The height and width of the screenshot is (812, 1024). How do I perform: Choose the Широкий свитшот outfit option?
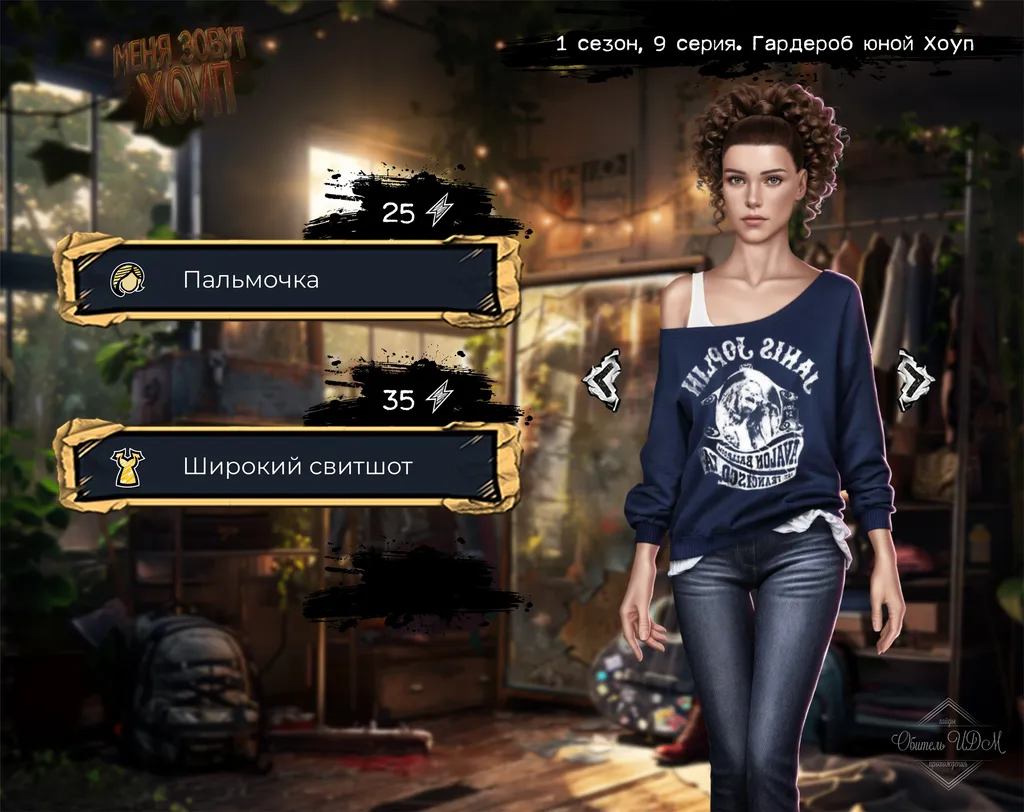point(288,466)
